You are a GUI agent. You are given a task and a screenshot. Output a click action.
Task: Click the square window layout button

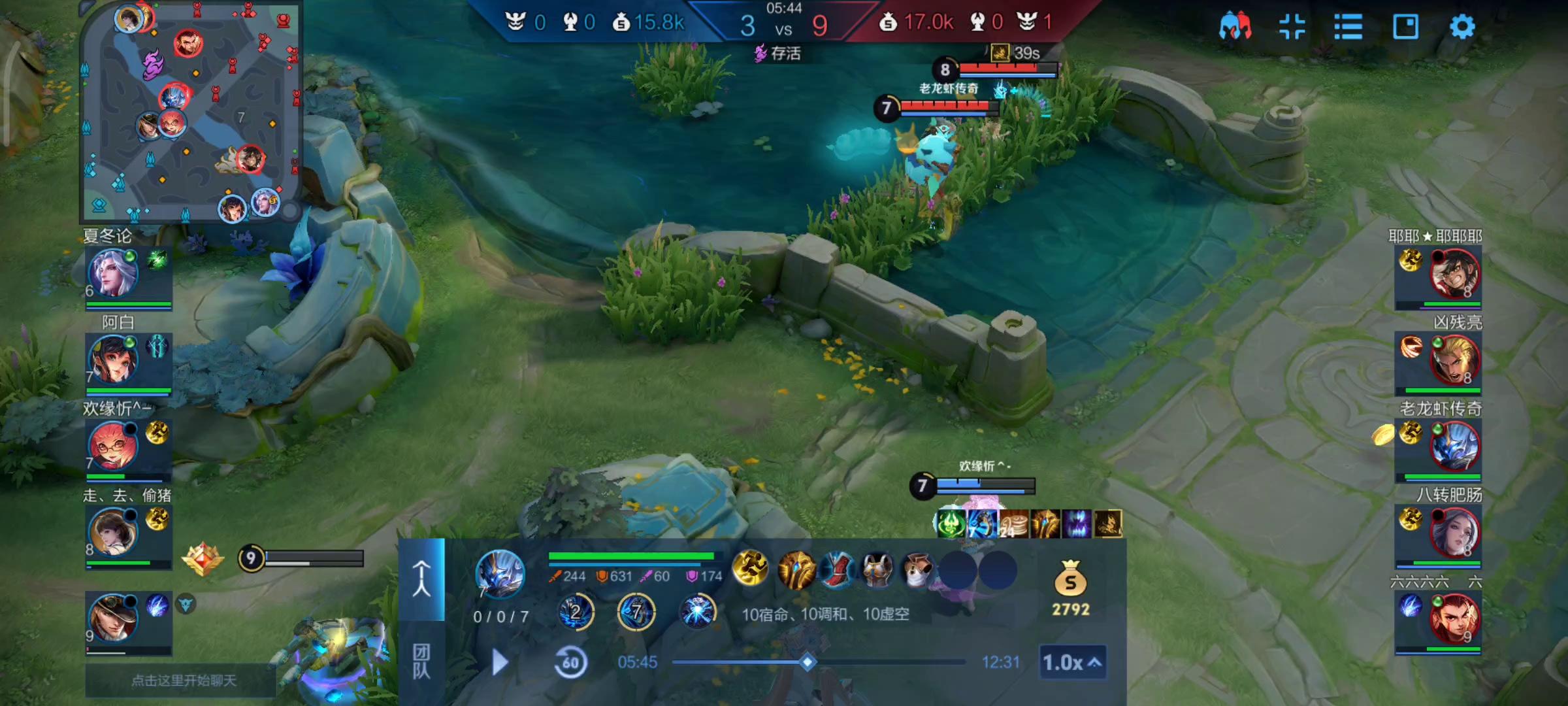(x=1405, y=27)
